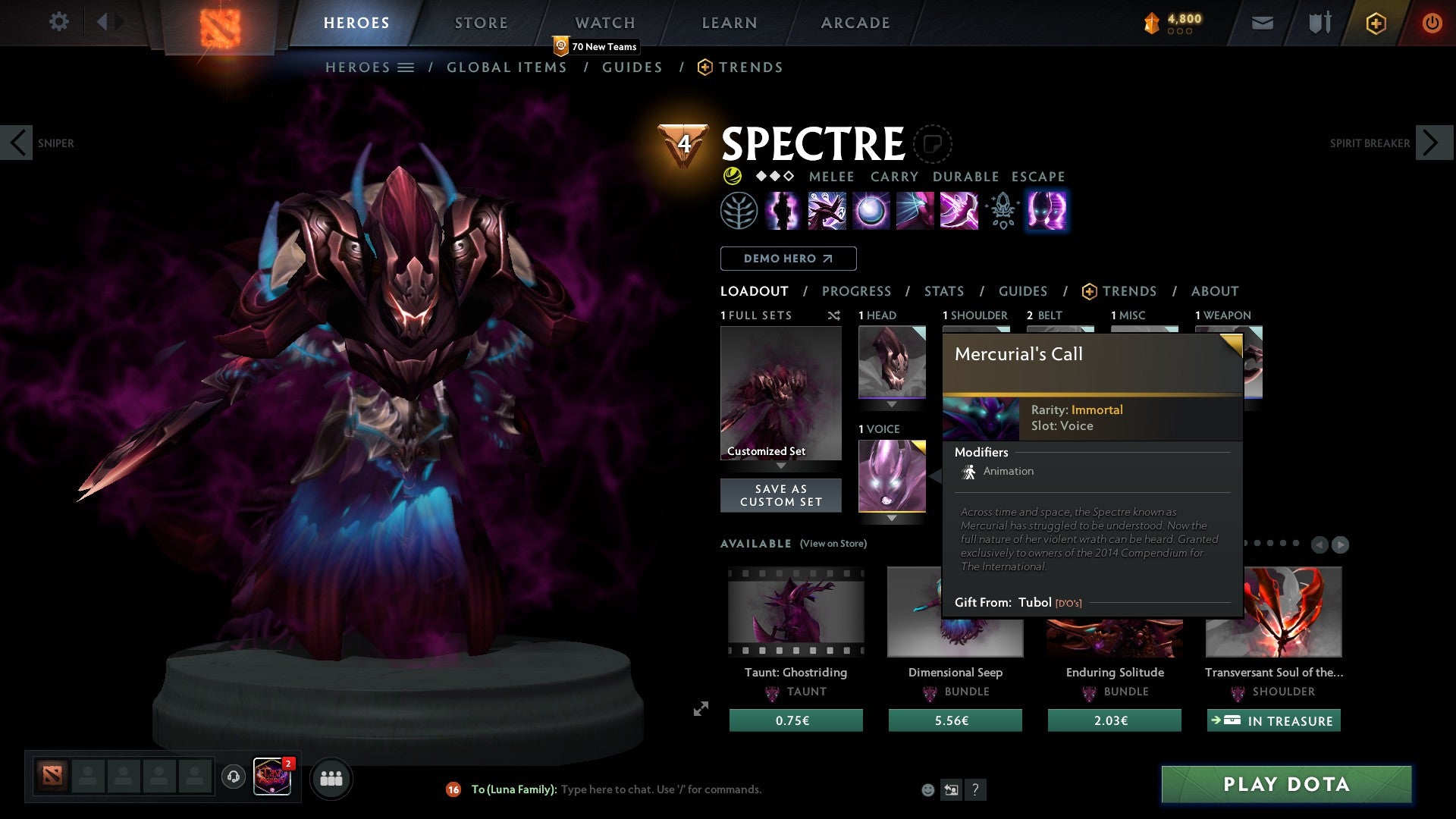Switch to the Progress tab
Screen dimensions: 1456x819
pyautogui.click(x=857, y=290)
